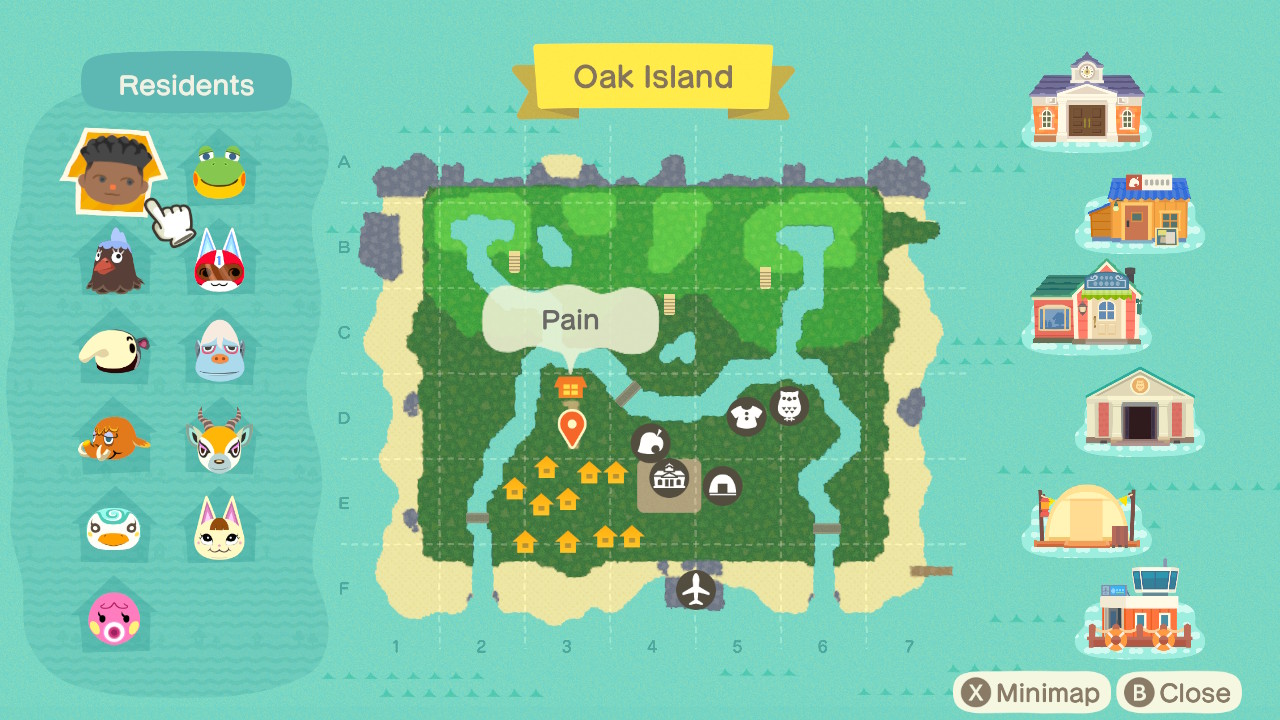
Task: Click the Resident Services building in legend
Action: point(1086,99)
